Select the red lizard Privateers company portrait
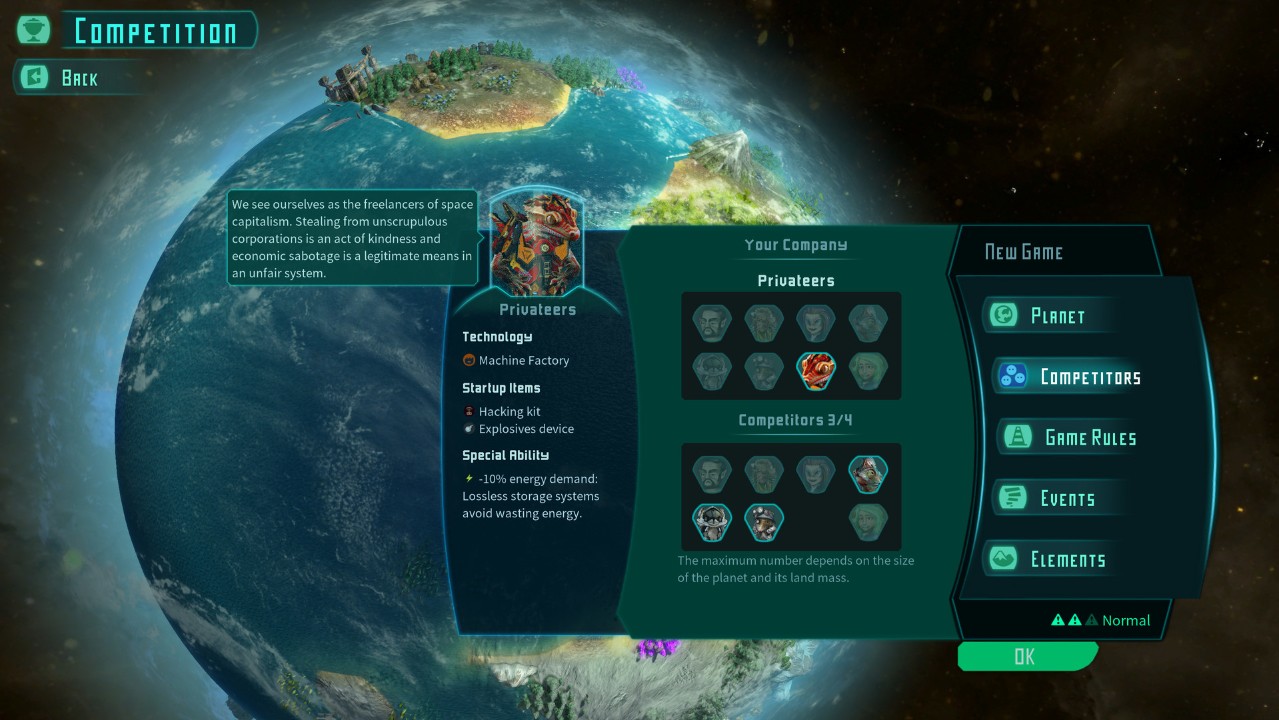 [816, 371]
